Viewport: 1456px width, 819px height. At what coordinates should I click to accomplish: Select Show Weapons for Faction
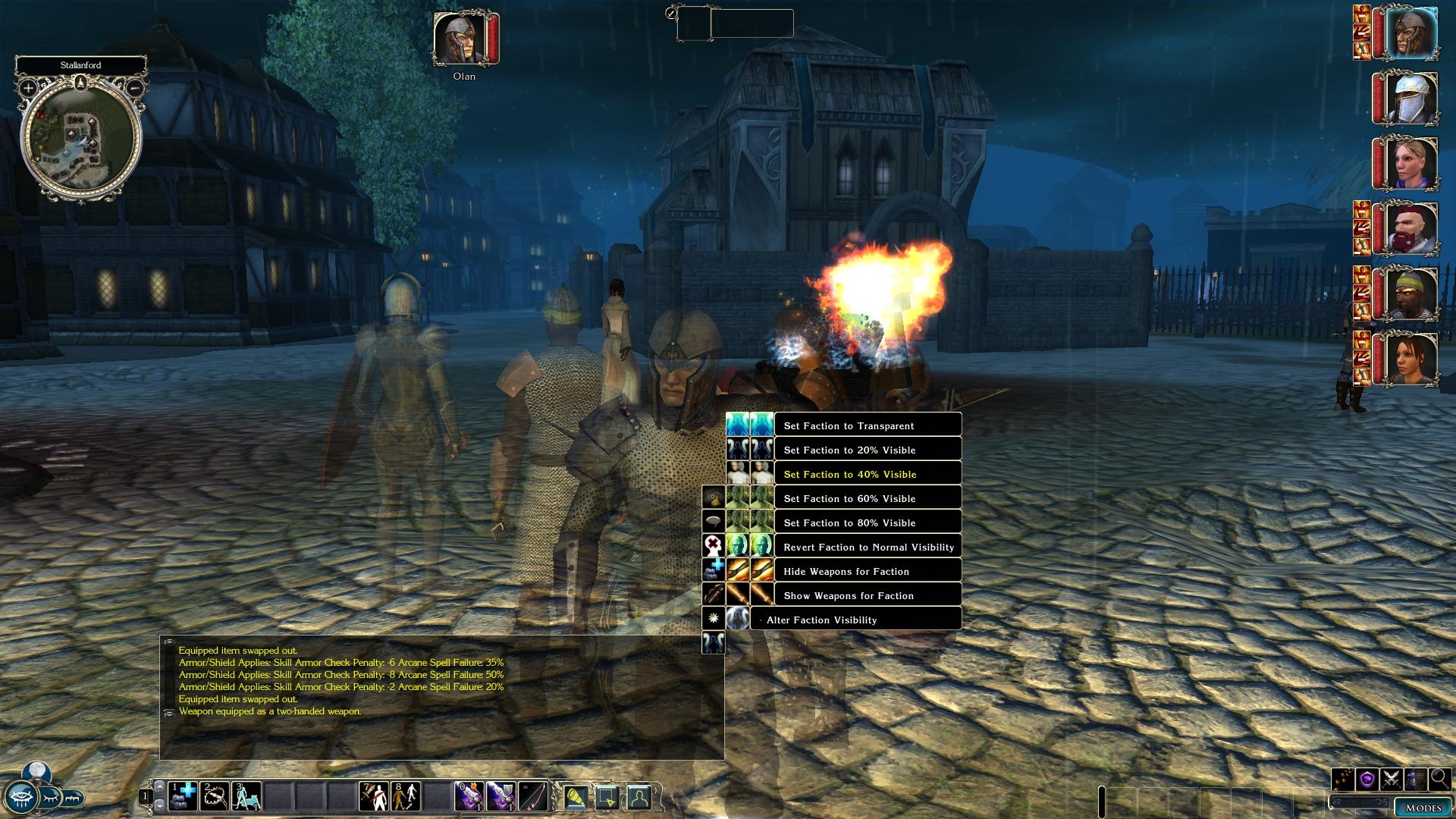click(848, 595)
